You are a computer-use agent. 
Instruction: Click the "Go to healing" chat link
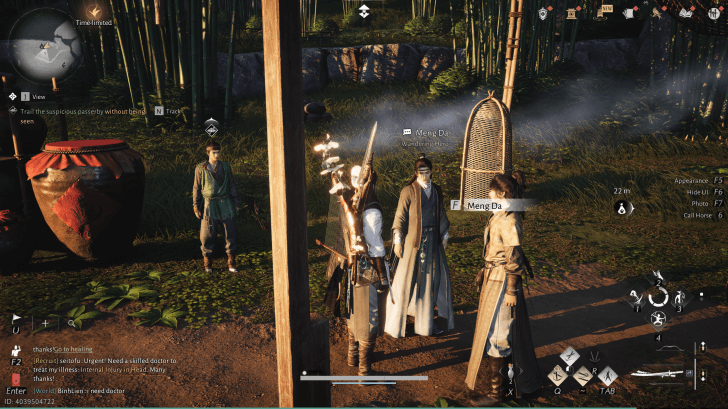click(x=72, y=348)
